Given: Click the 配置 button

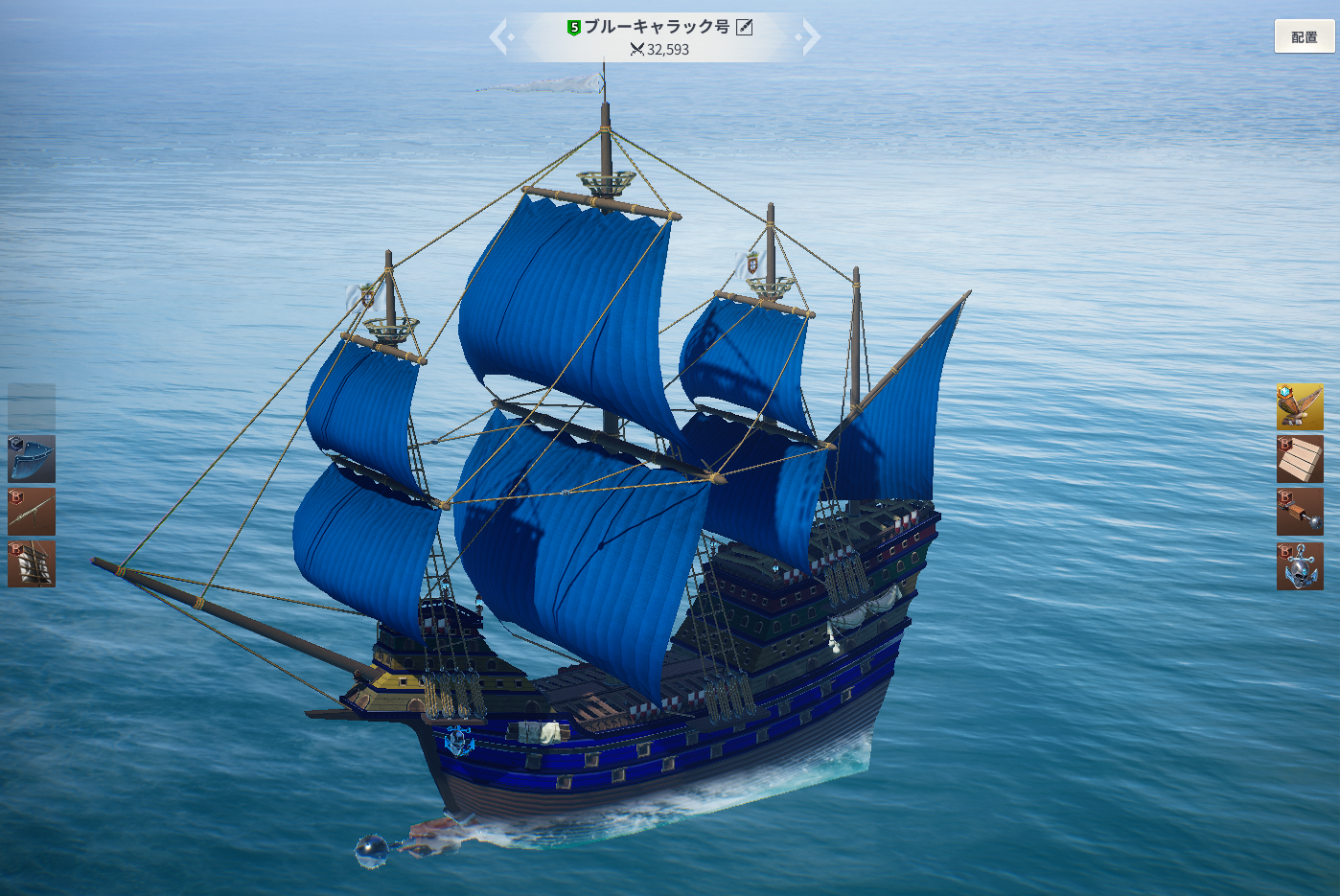Looking at the screenshot, I should 1304,36.
